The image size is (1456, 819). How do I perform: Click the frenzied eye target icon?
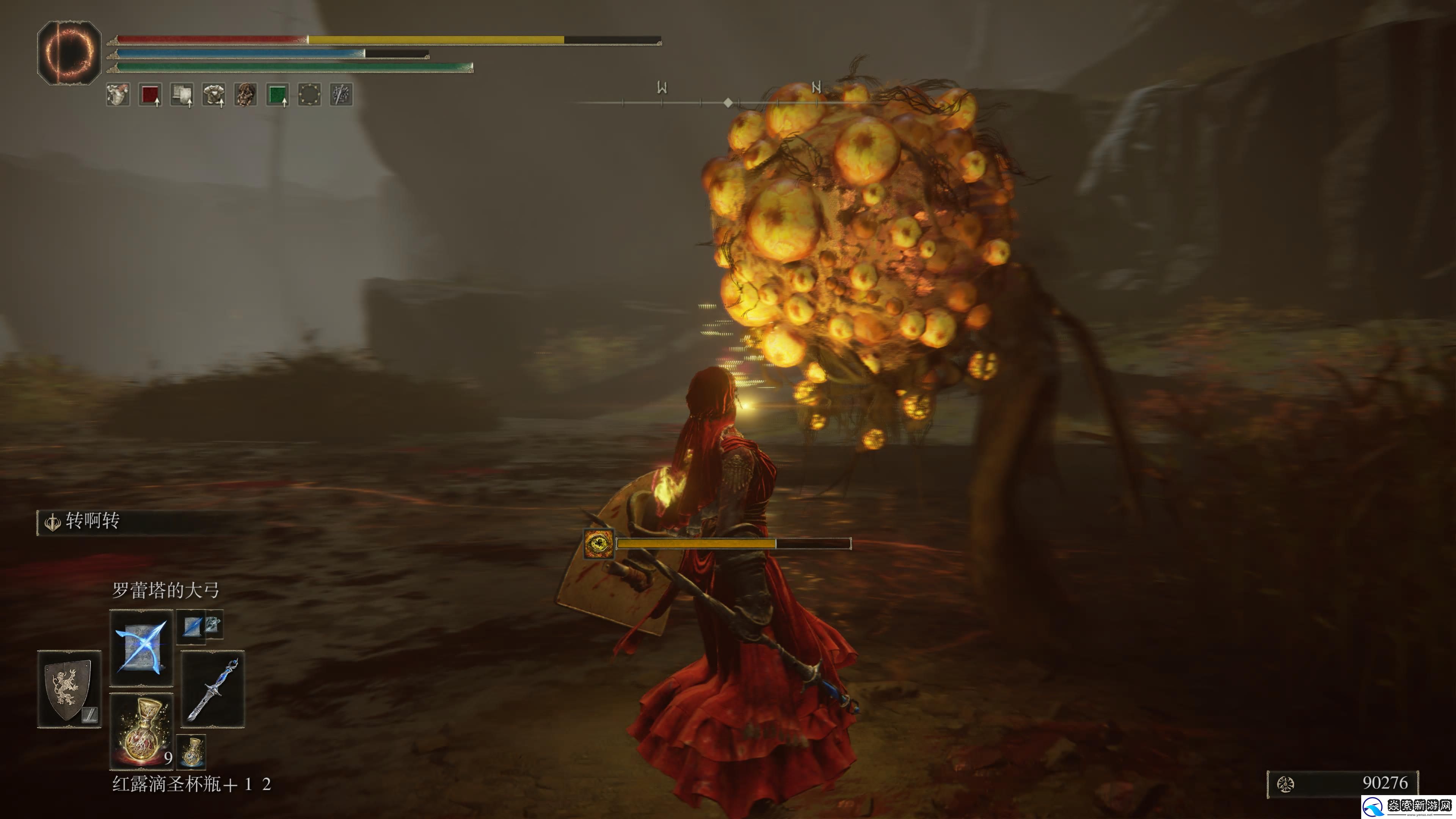(598, 544)
